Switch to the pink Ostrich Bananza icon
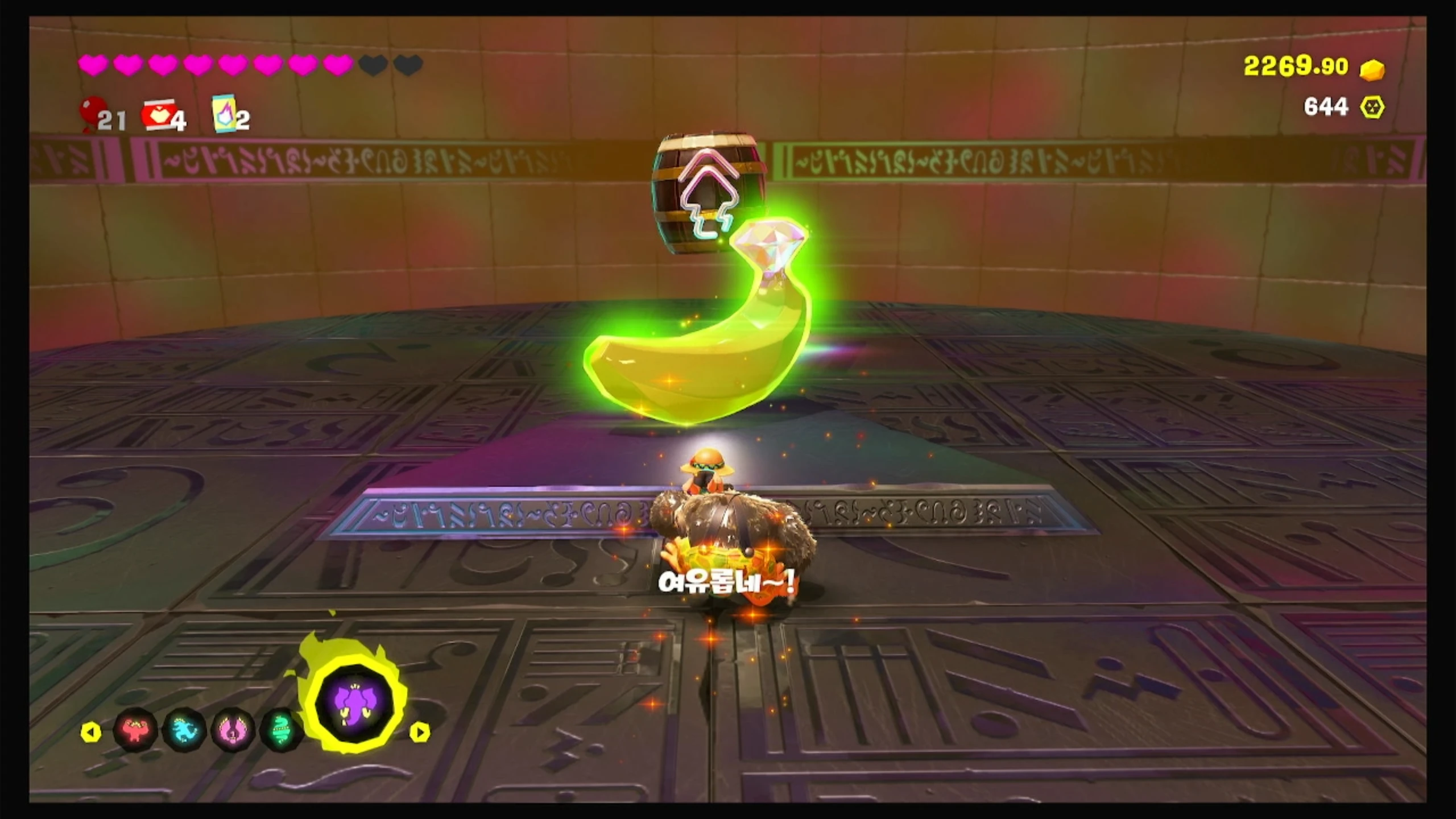The image size is (1456, 819). coord(232,730)
